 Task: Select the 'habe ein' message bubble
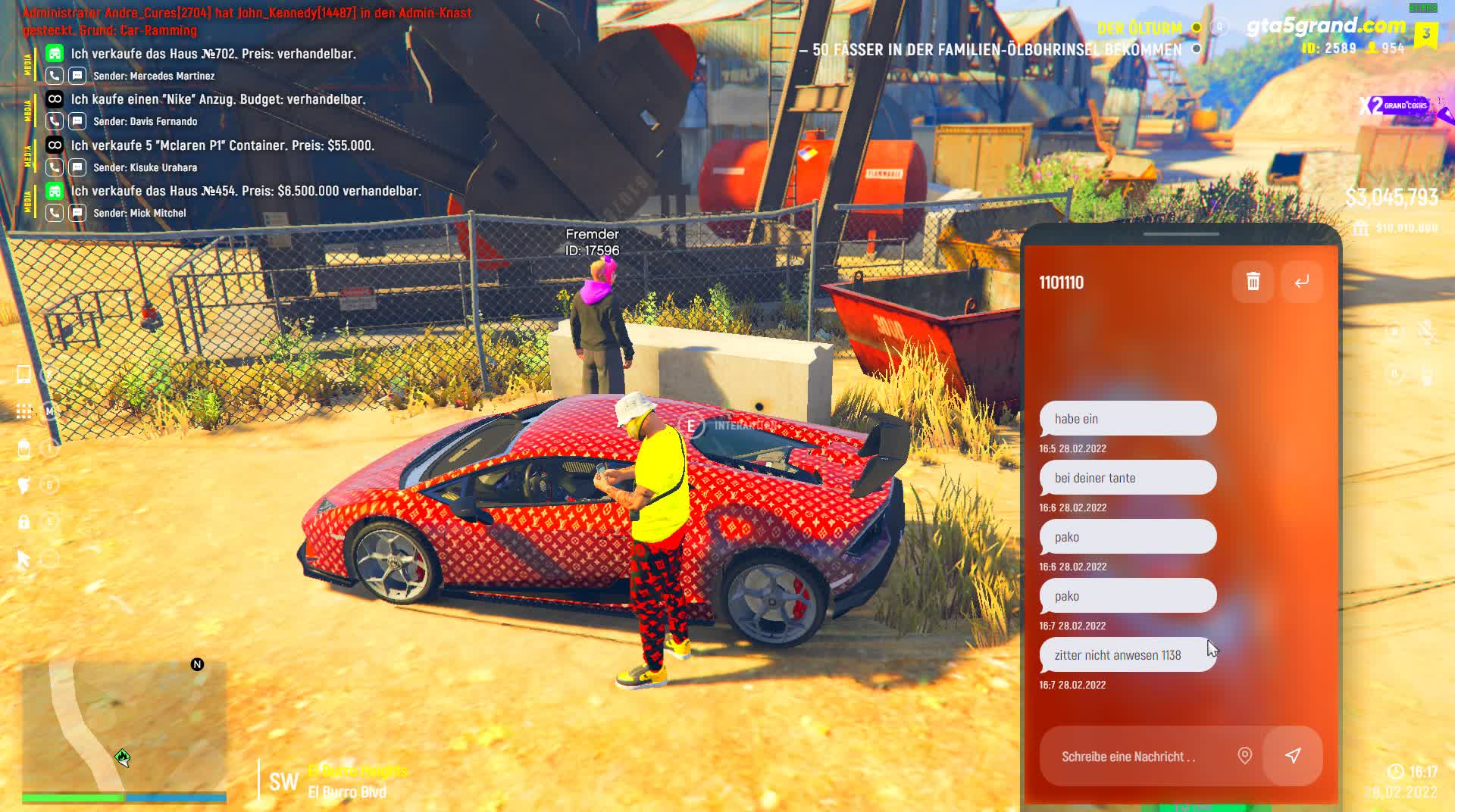click(x=1129, y=419)
